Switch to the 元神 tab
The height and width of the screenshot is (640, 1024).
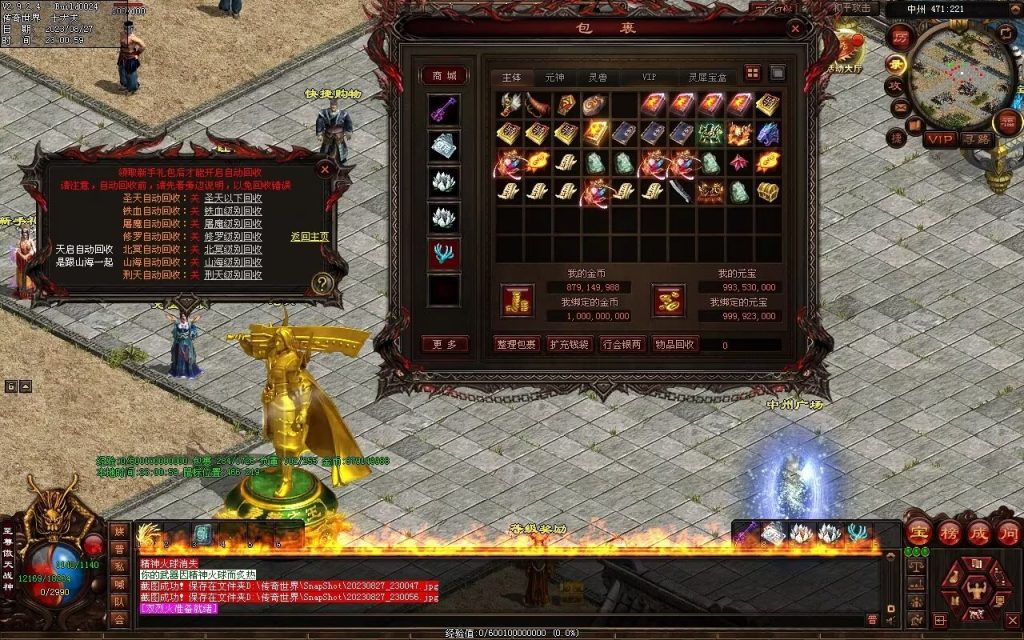click(554, 77)
